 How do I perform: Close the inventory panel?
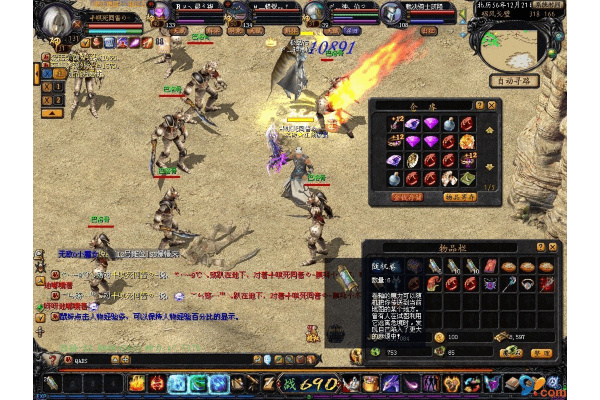point(553,246)
